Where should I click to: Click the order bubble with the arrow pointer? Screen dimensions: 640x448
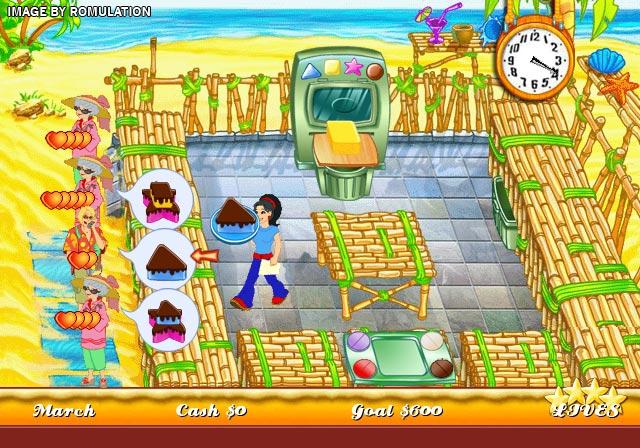[163, 258]
